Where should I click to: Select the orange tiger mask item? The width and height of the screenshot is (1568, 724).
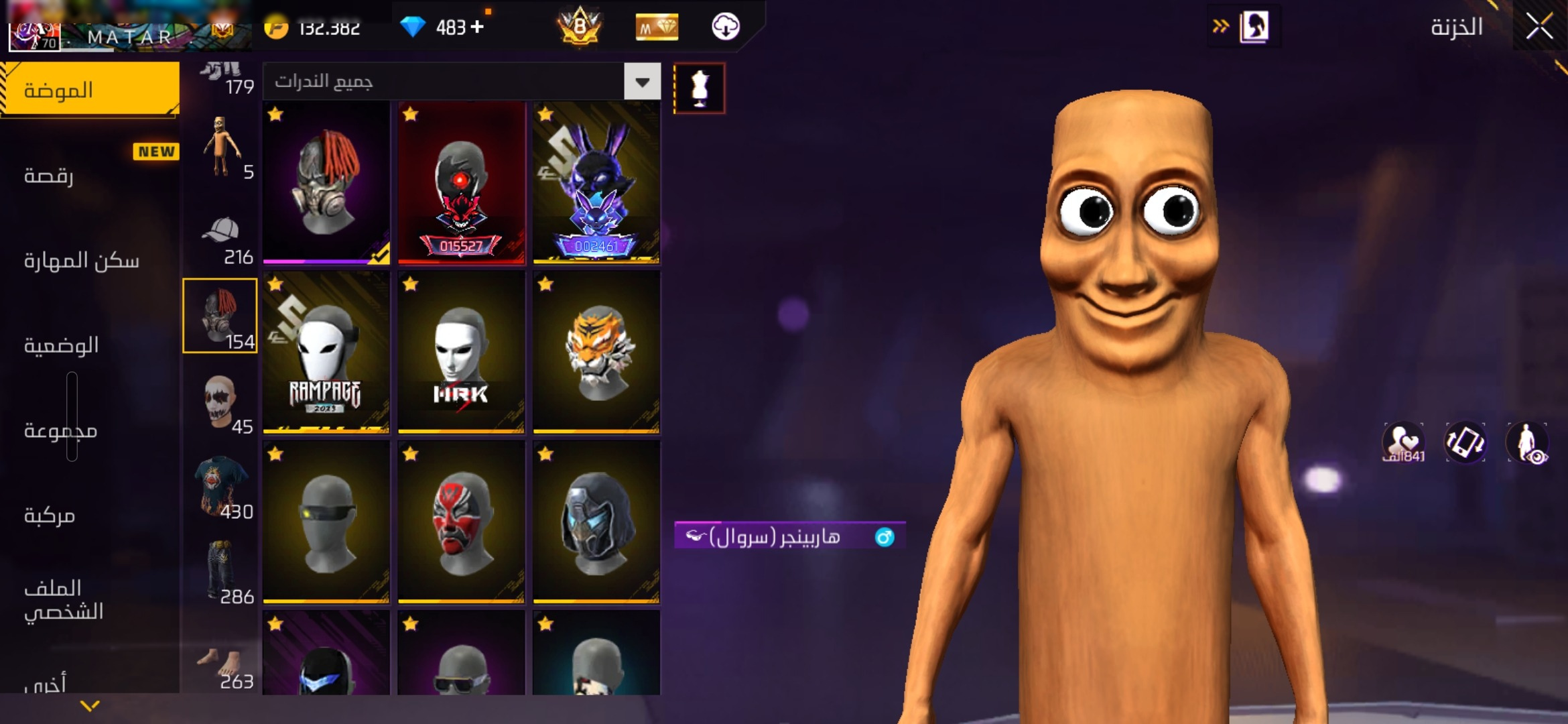click(x=596, y=352)
